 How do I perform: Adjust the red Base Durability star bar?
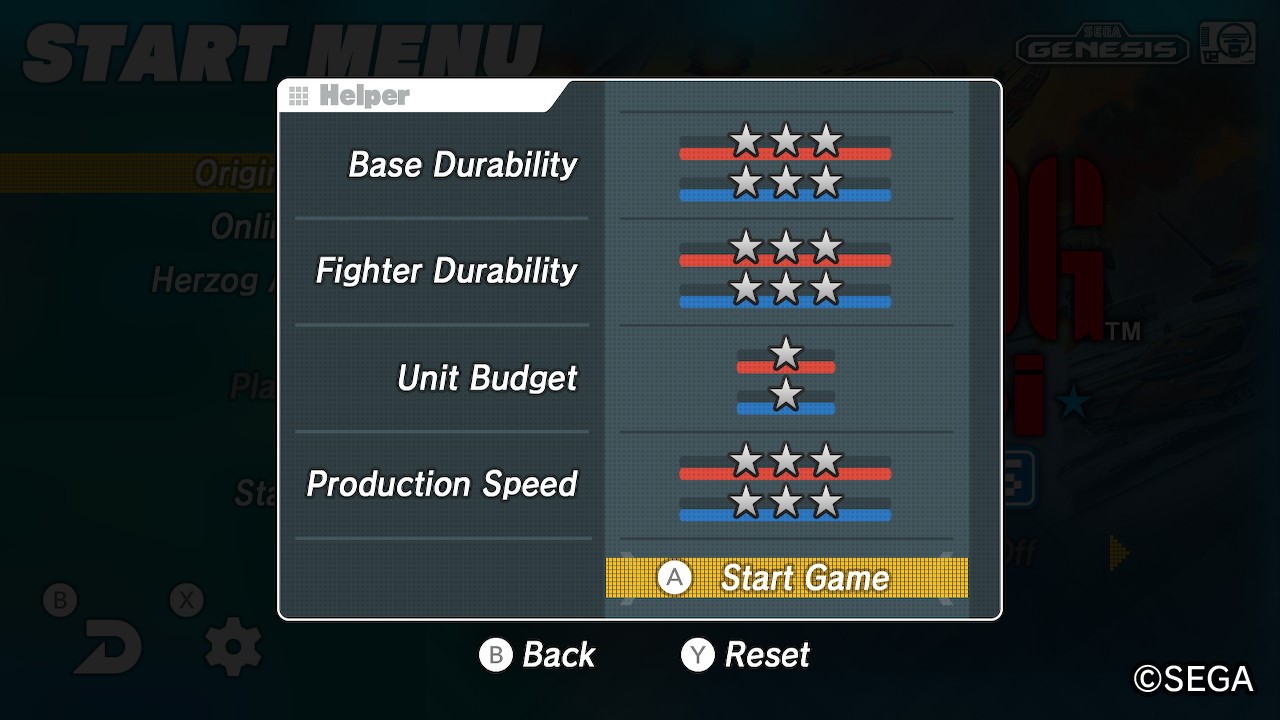point(785,145)
